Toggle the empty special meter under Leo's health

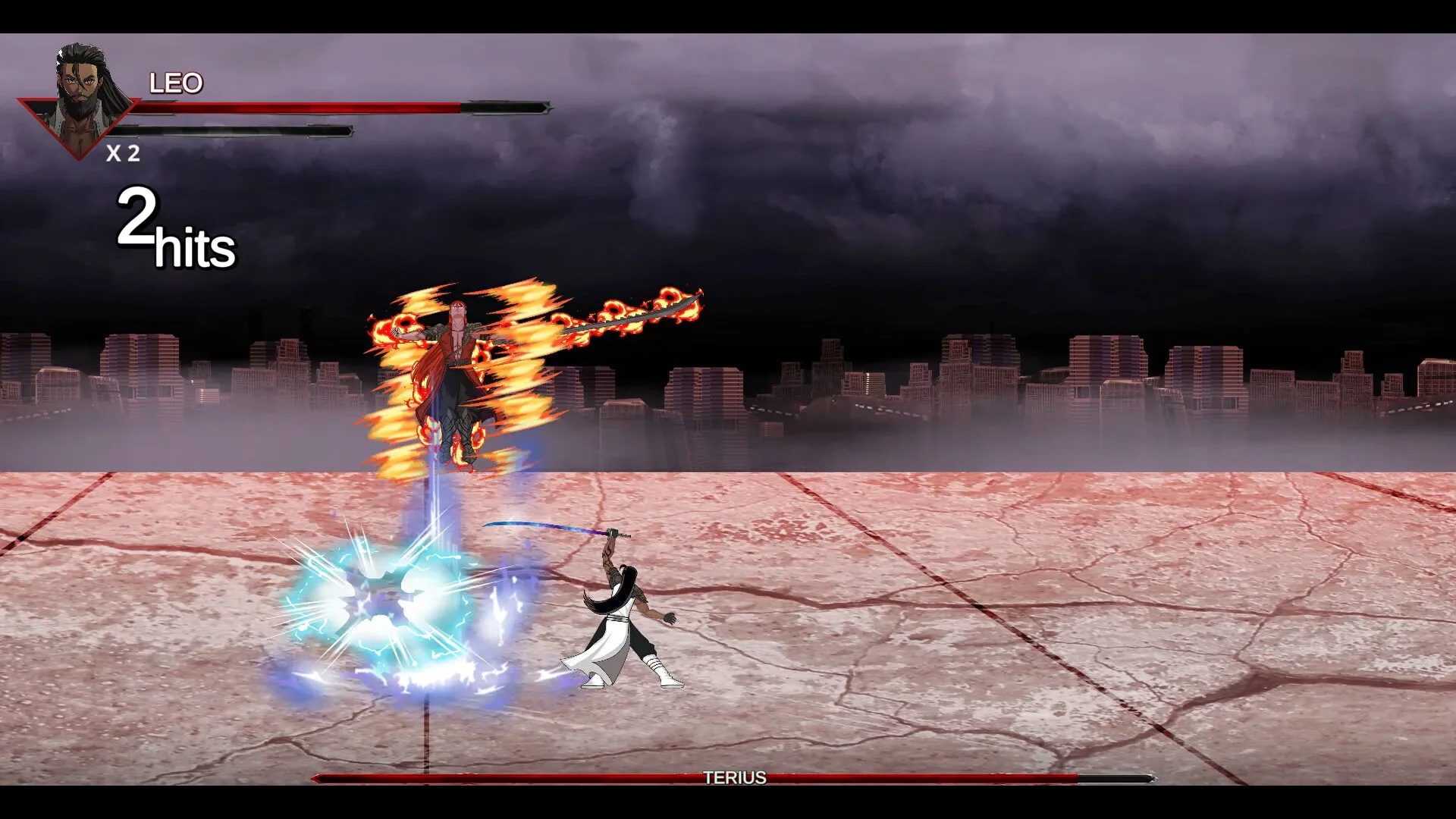point(227,130)
